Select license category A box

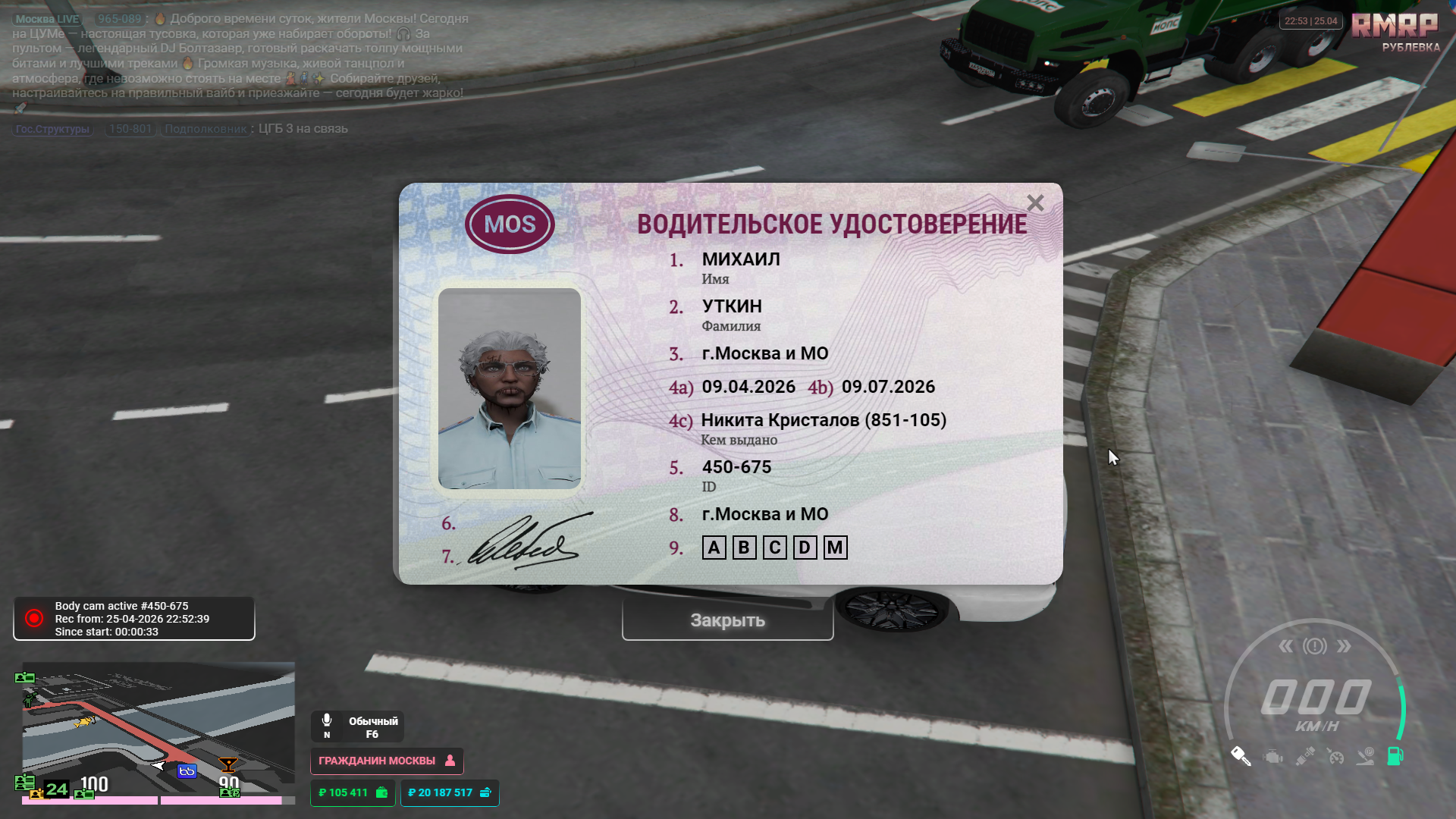pos(714,548)
